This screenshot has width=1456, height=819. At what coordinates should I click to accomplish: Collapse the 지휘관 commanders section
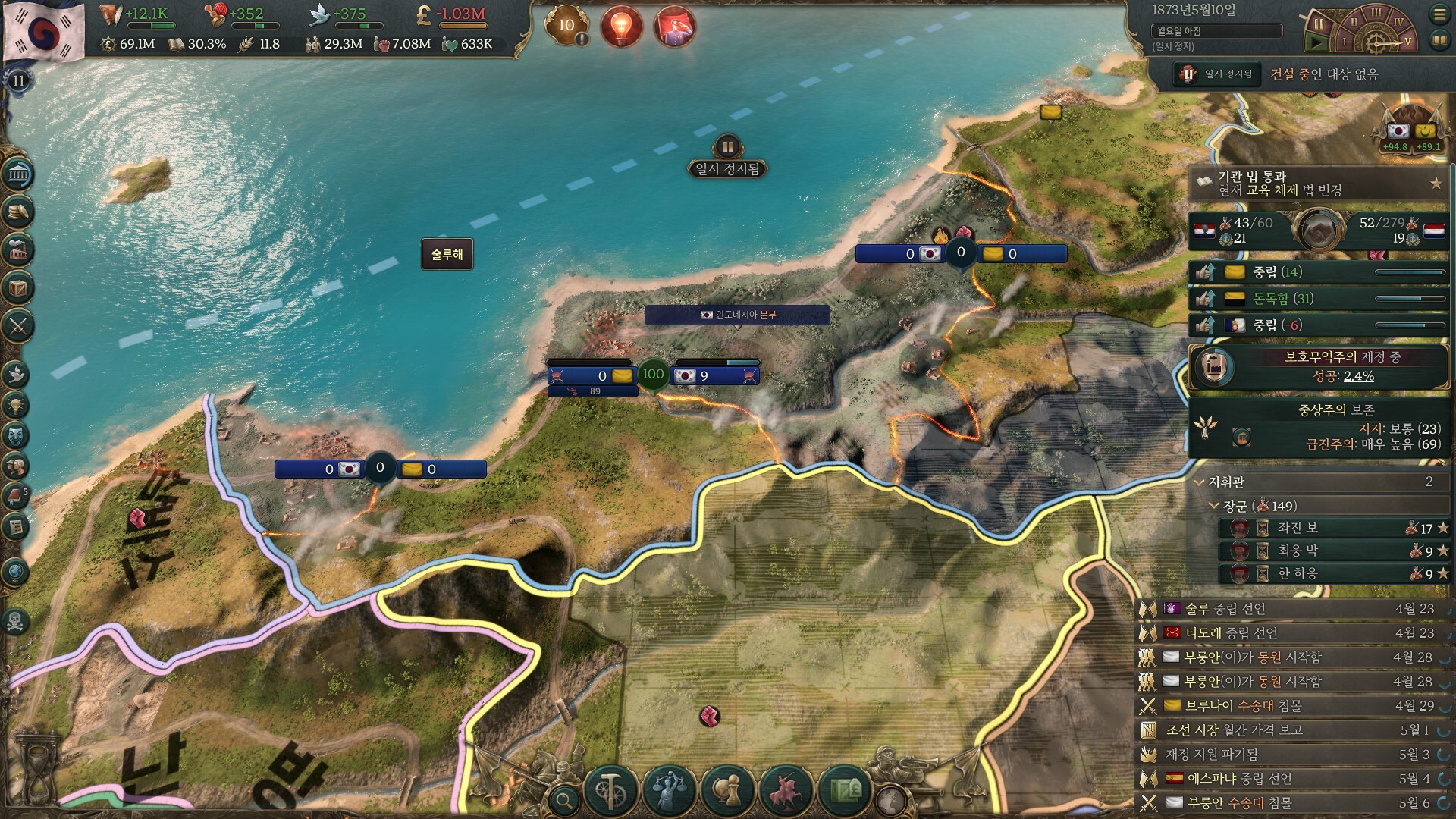click(x=1200, y=482)
